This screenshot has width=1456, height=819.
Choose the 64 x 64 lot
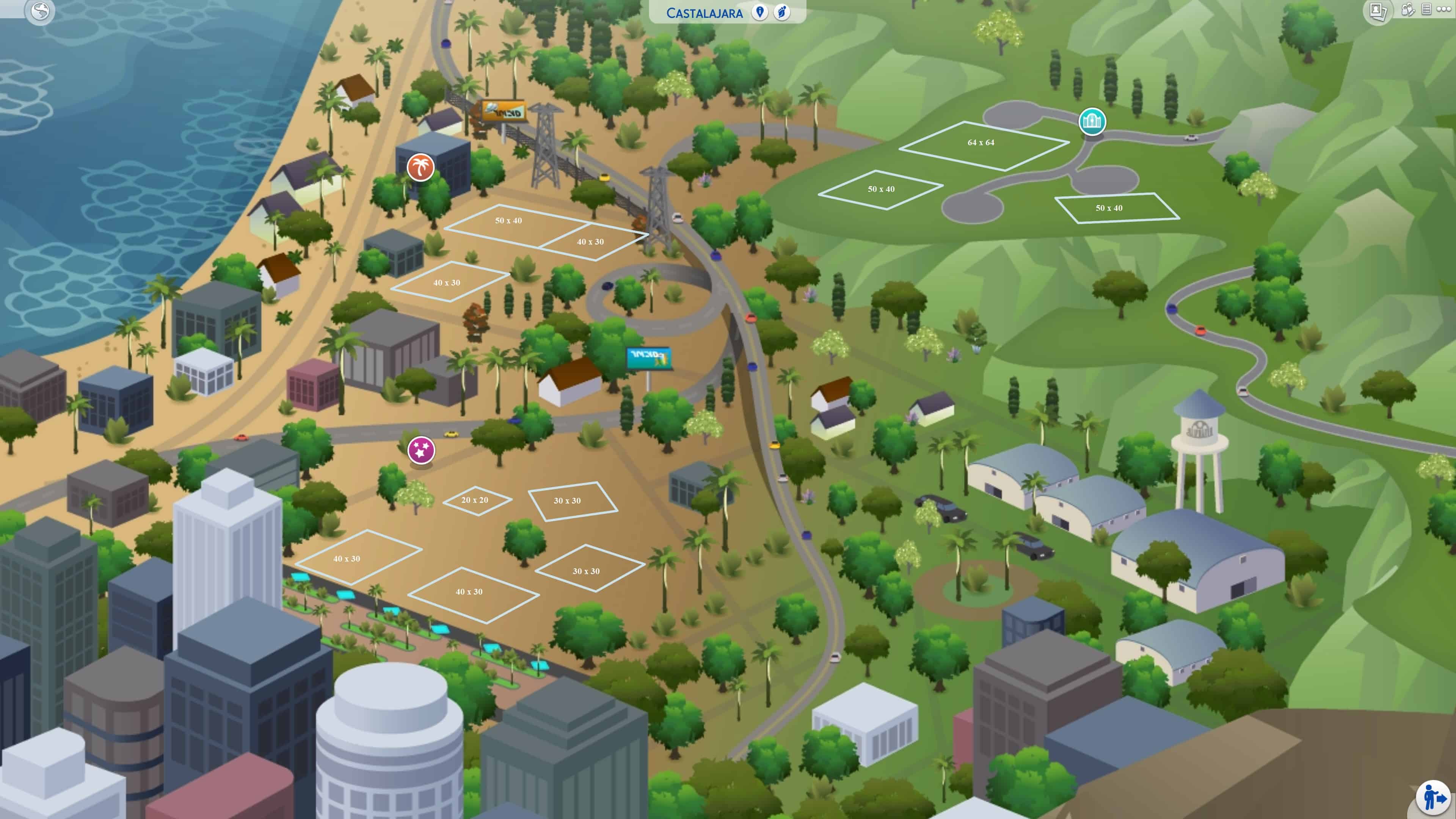pos(981,143)
